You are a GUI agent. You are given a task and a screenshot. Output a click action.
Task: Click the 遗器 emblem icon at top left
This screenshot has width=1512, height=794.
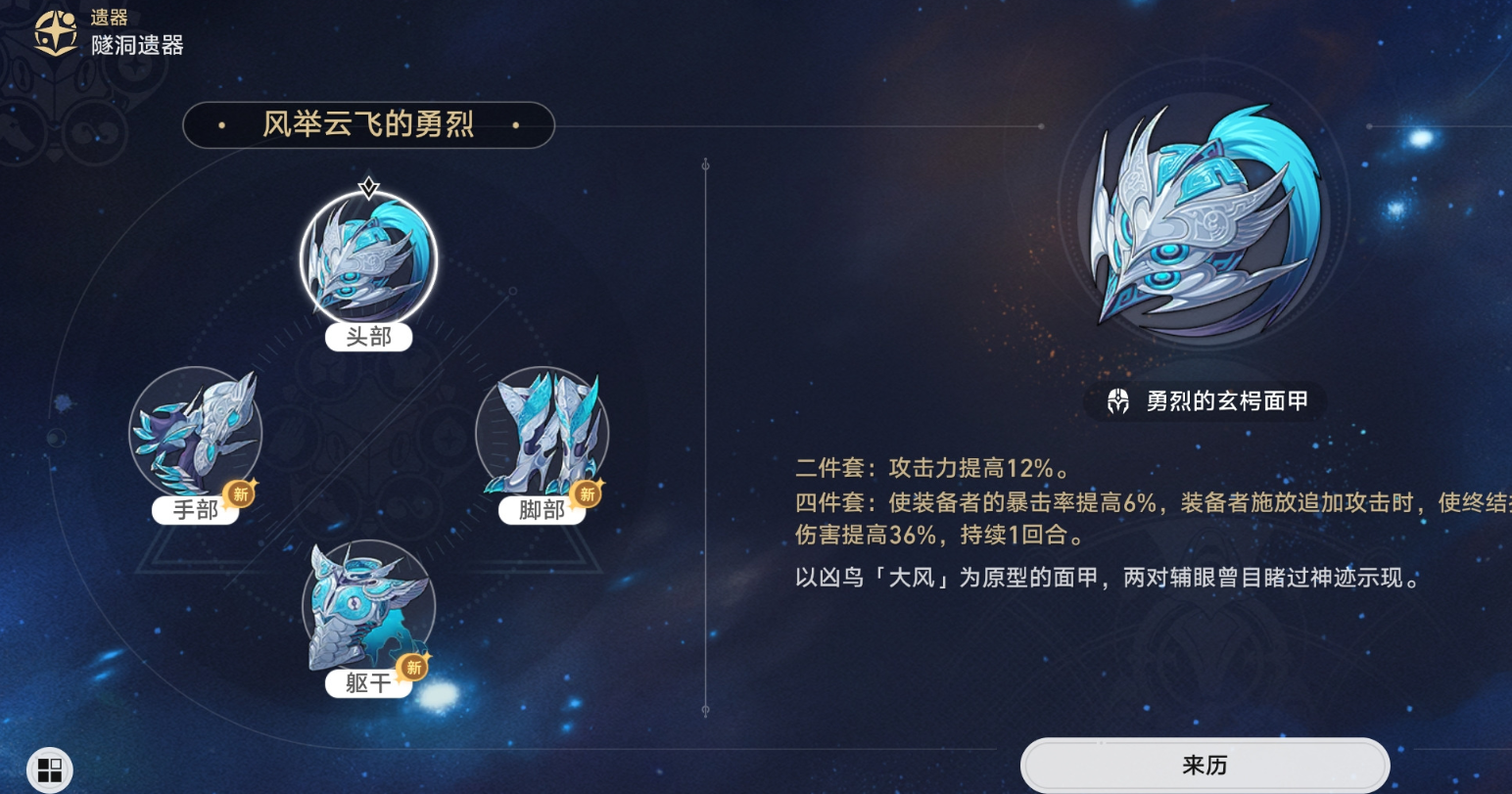[x=56, y=29]
